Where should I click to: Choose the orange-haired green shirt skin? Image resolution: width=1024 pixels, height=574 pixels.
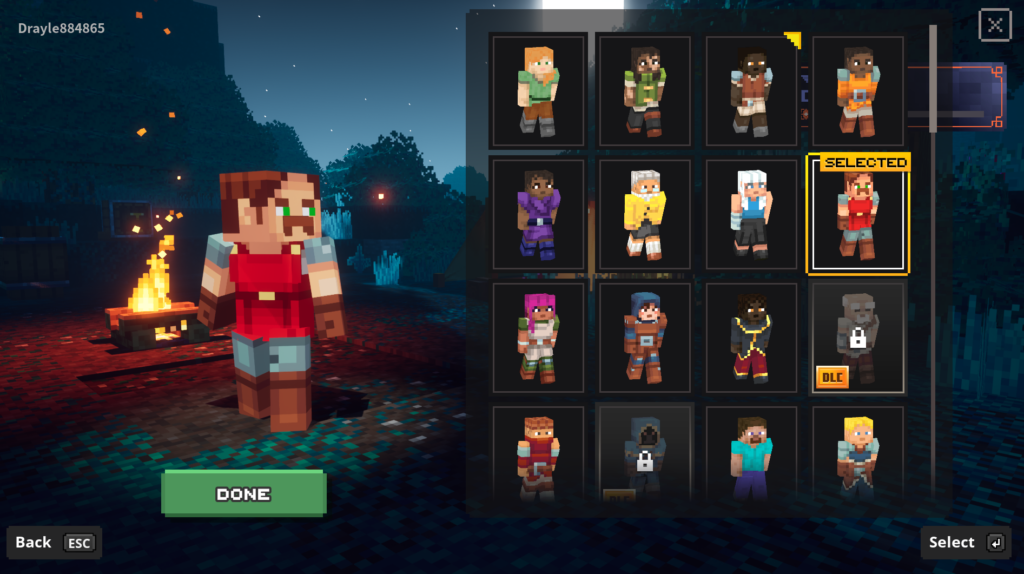click(x=538, y=91)
